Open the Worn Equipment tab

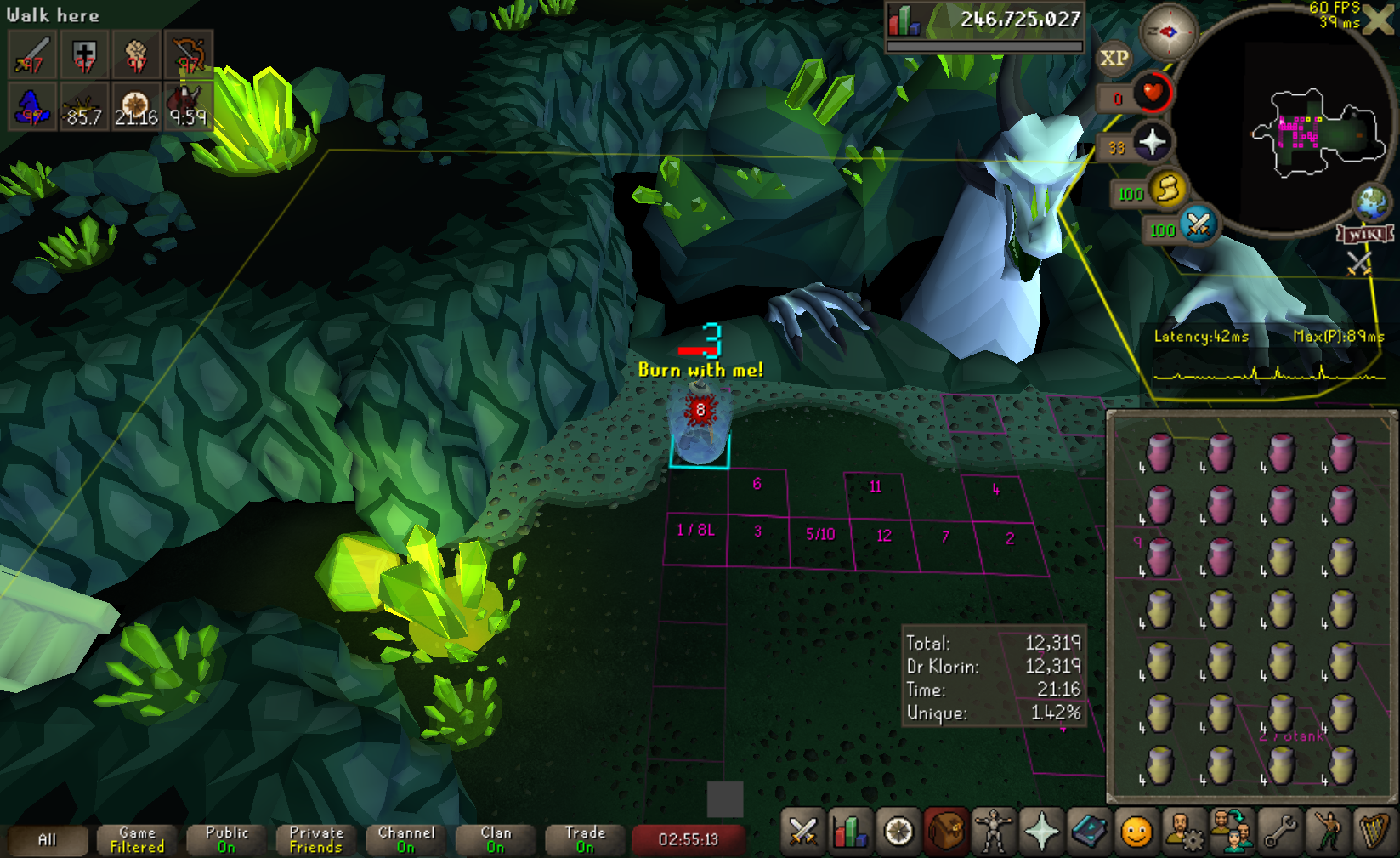(993, 832)
